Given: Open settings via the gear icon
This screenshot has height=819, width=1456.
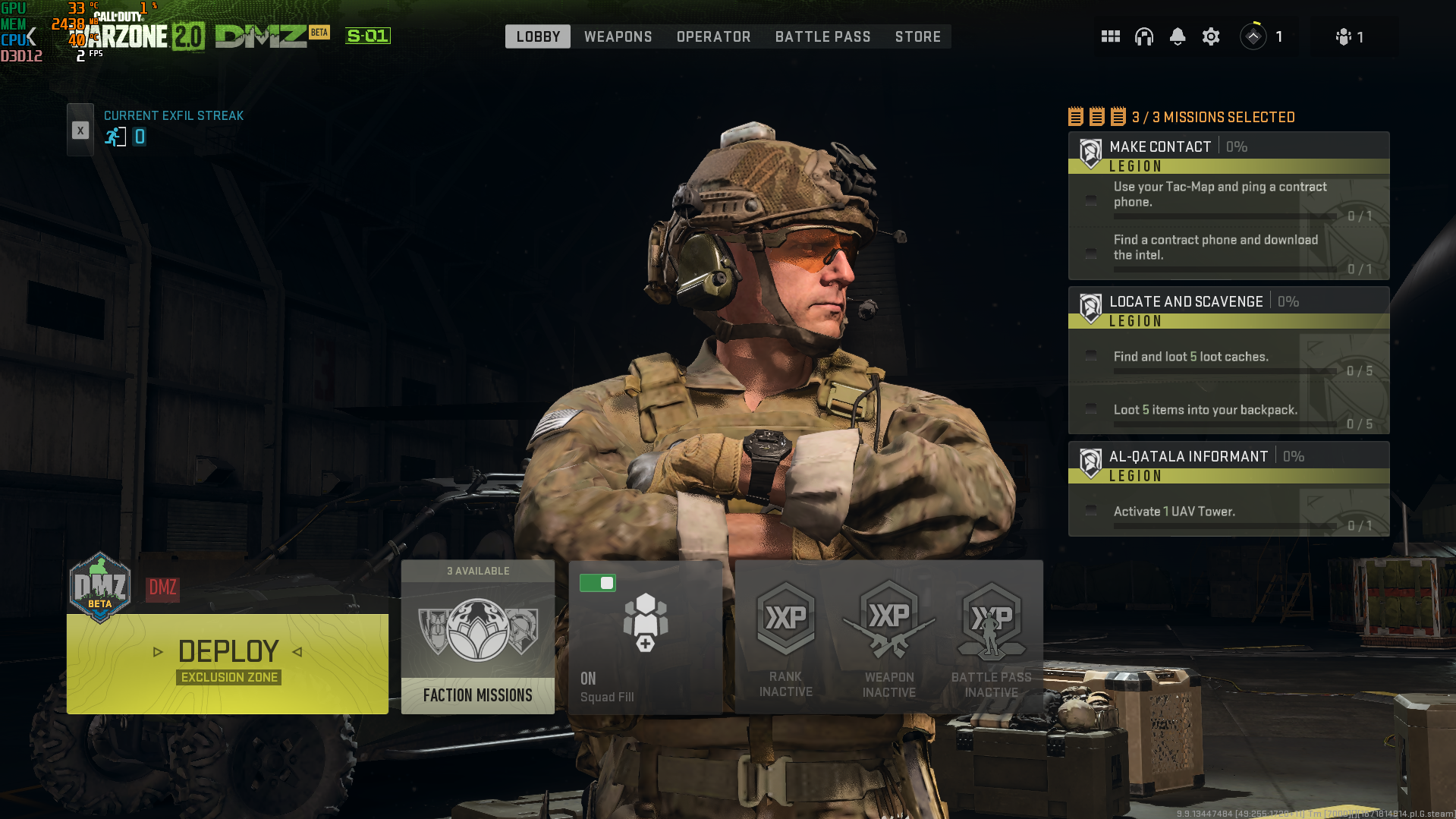Looking at the screenshot, I should (x=1211, y=36).
